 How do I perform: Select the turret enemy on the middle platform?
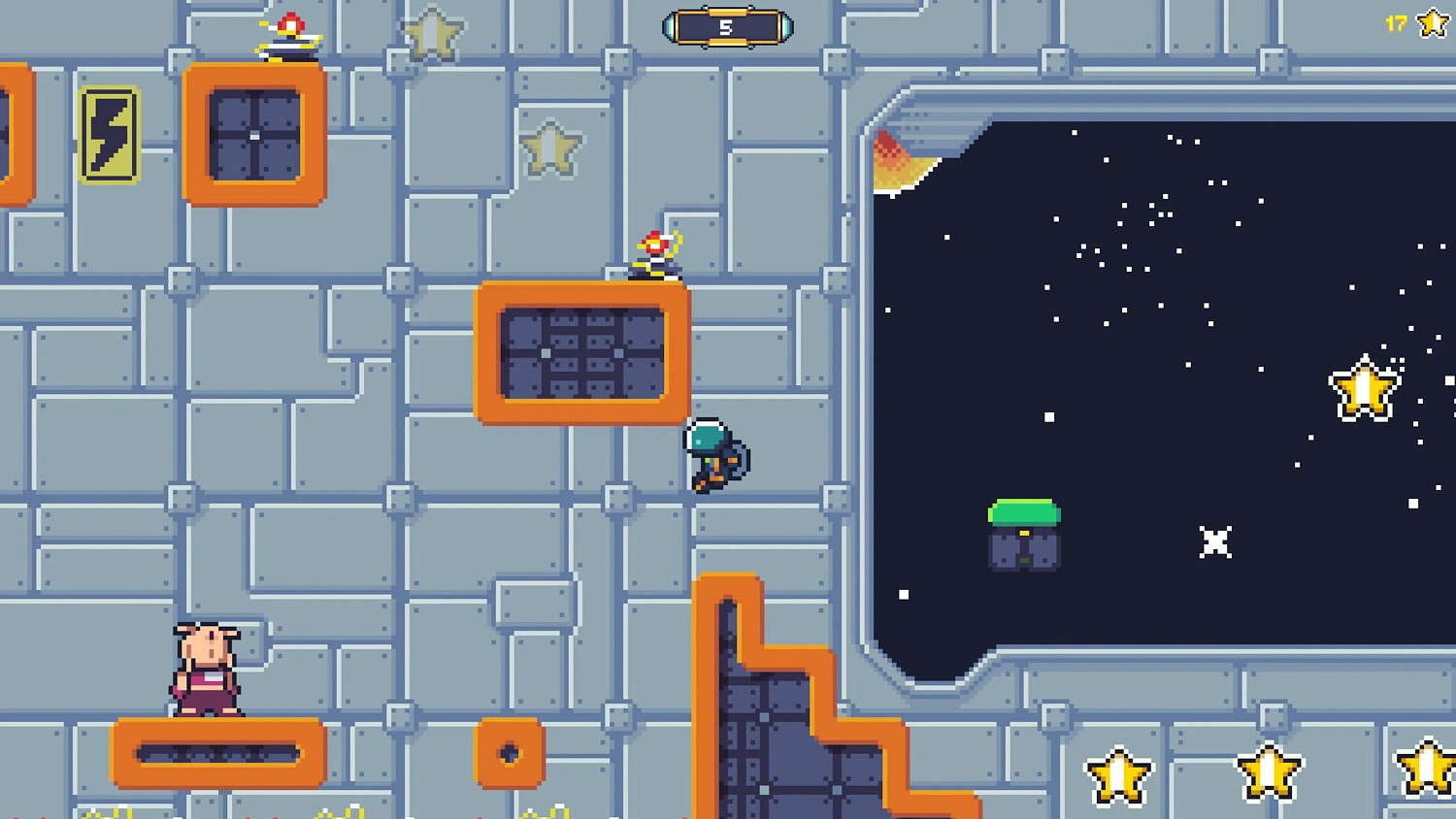[656, 252]
